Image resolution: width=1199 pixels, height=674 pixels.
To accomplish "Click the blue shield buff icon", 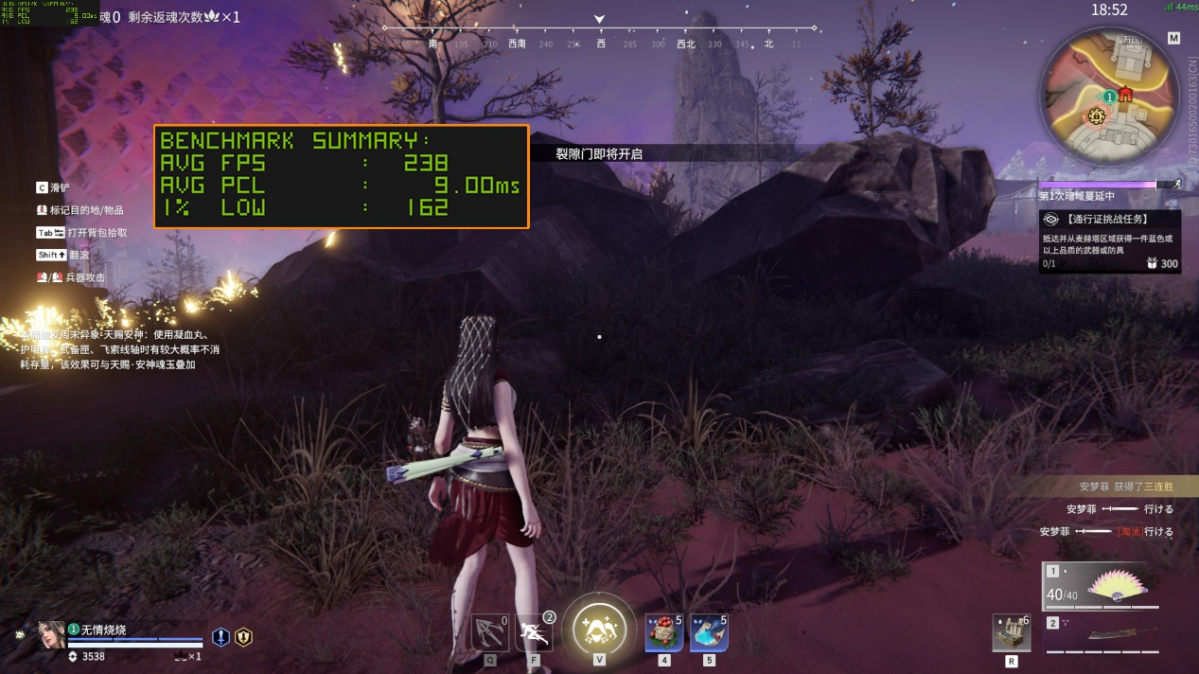I will tap(221, 637).
